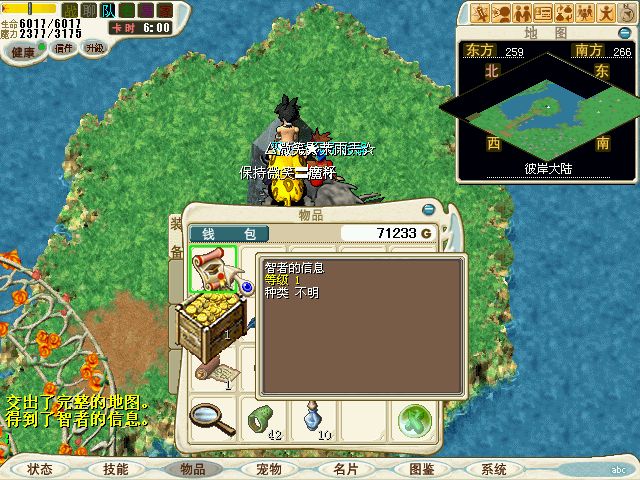Open the 名片 name card menu
Image resolution: width=640 pixels, height=480 pixels.
(x=345, y=469)
